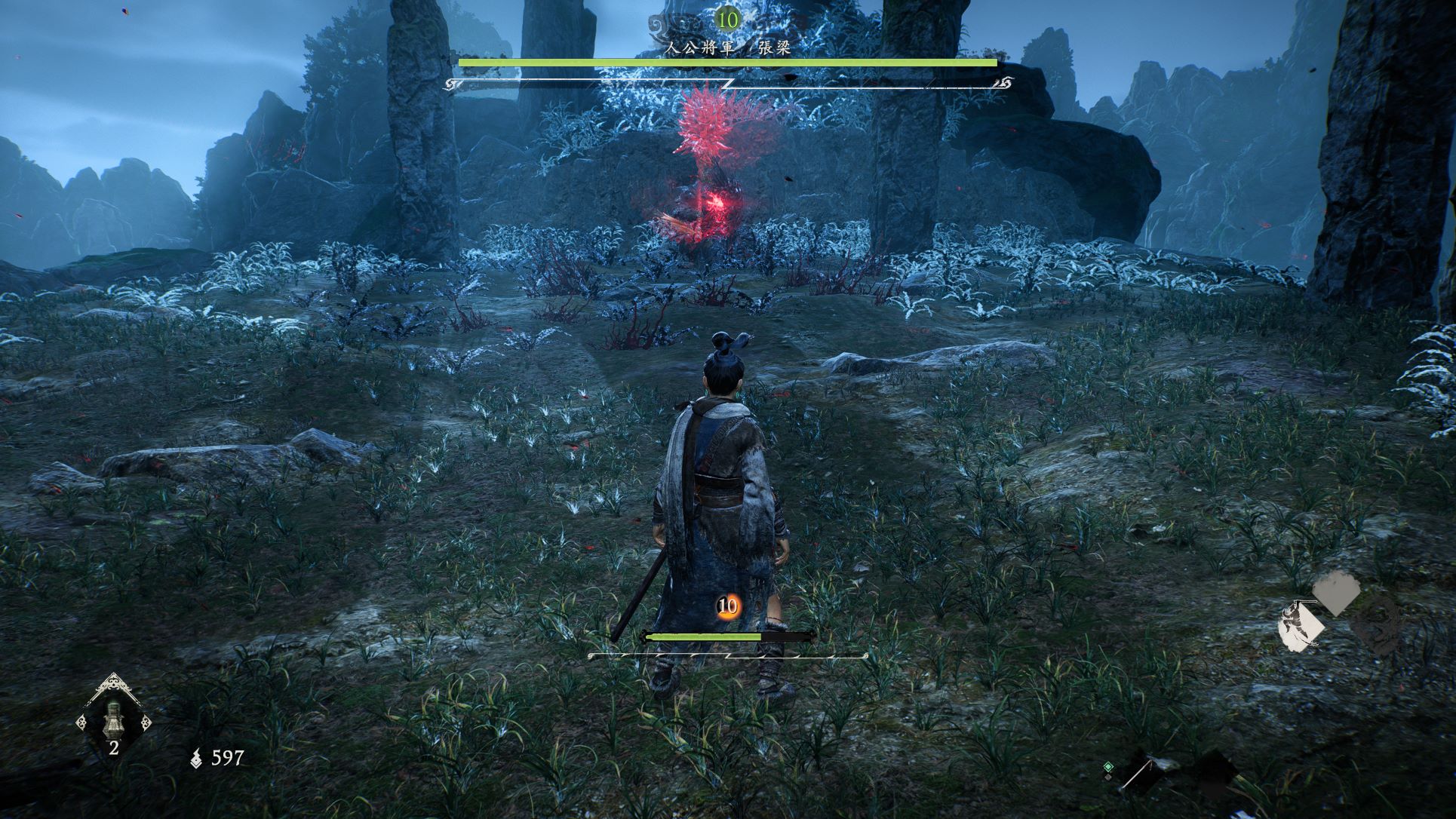Select the blank light grey diamond skill slot
The width and height of the screenshot is (1456, 819).
(x=1336, y=594)
